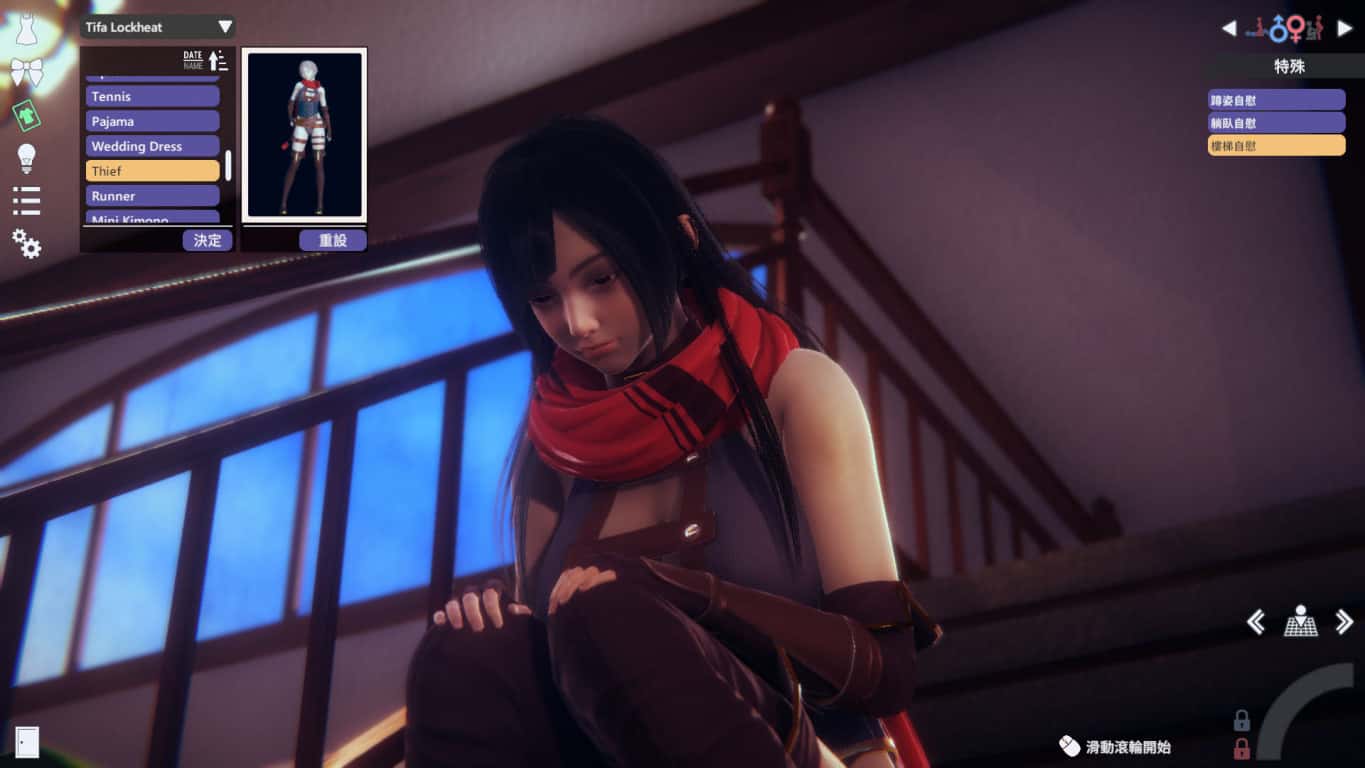Open the Tifa Lockheat character dropdown
The width and height of the screenshot is (1365, 768).
(155, 27)
